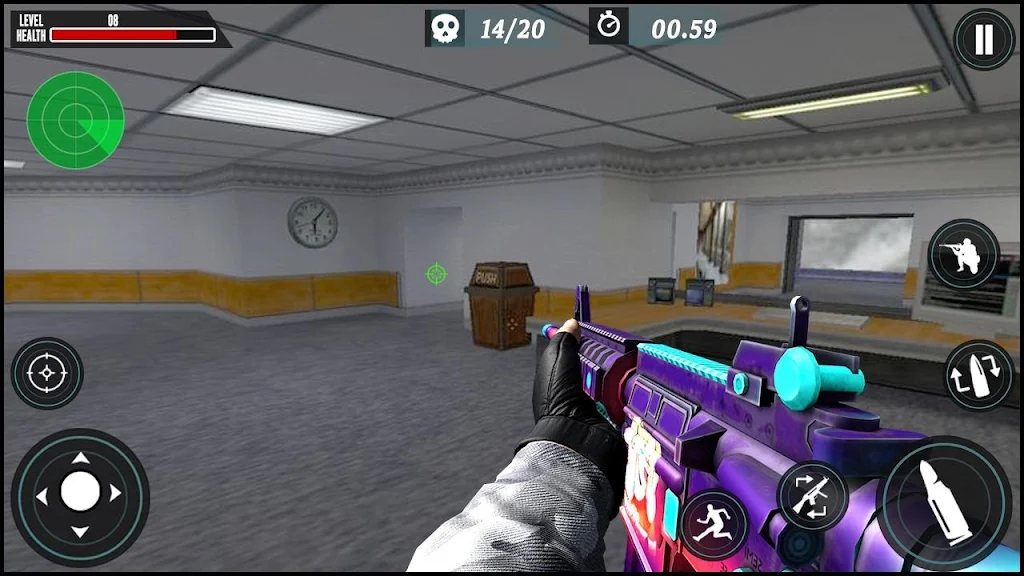Aim down sights with the crosshair button

46,373
